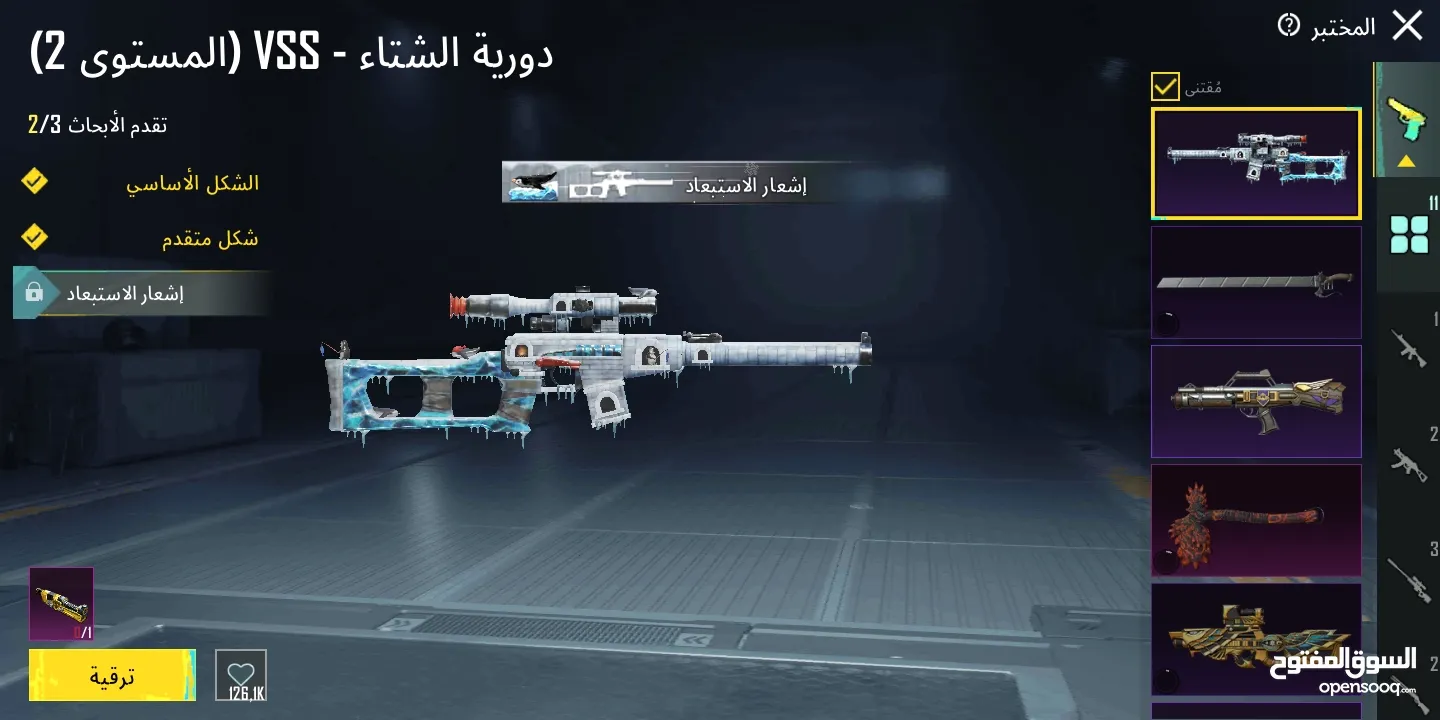Click the heart likes button showing 126.1K

(239, 674)
